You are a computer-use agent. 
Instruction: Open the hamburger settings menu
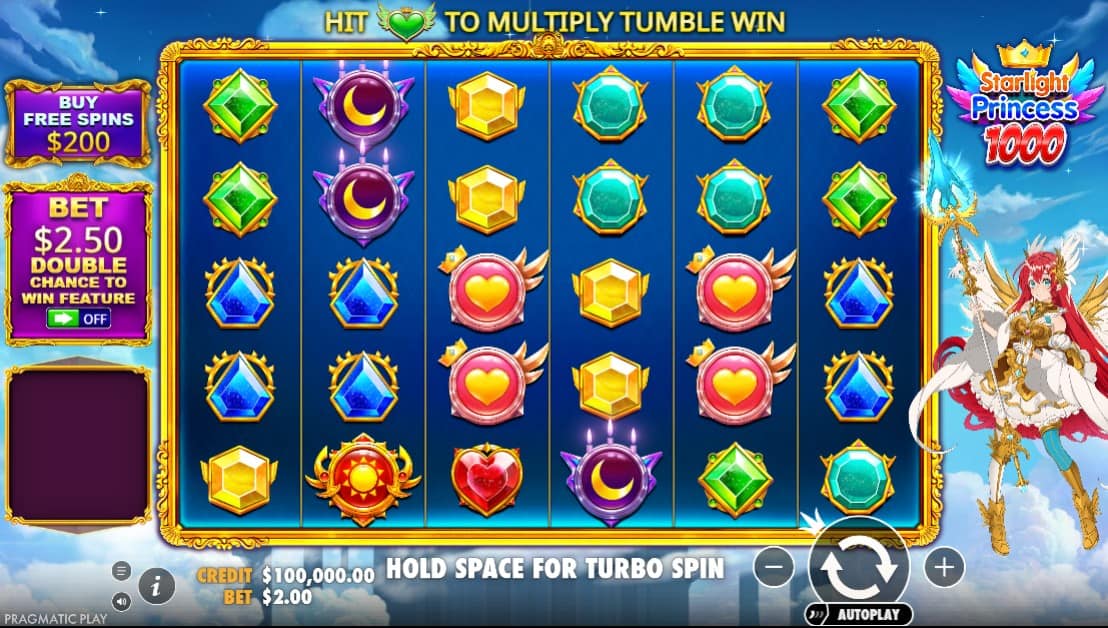[122, 571]
